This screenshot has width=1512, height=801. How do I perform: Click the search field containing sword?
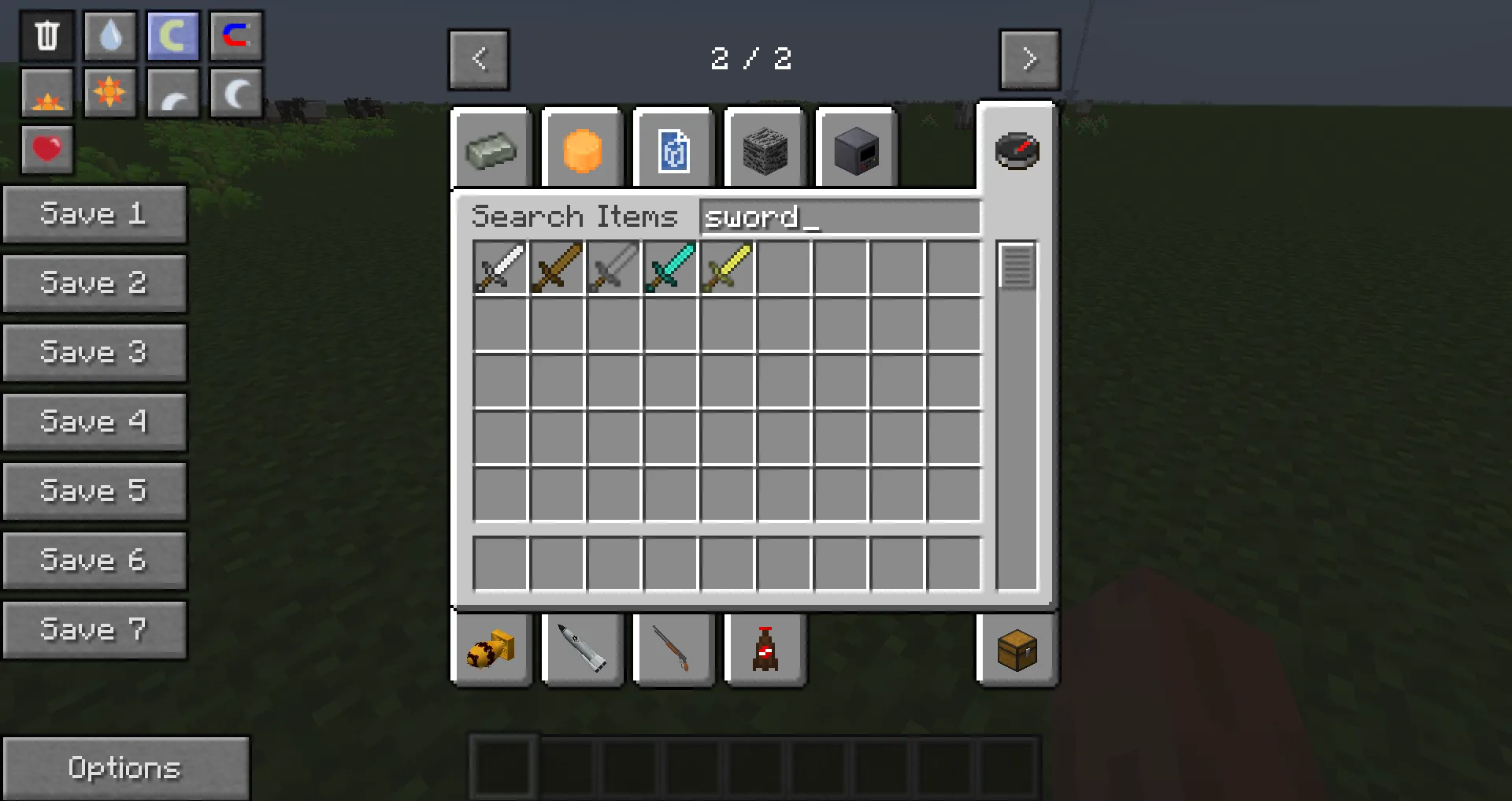coord(839,217)
